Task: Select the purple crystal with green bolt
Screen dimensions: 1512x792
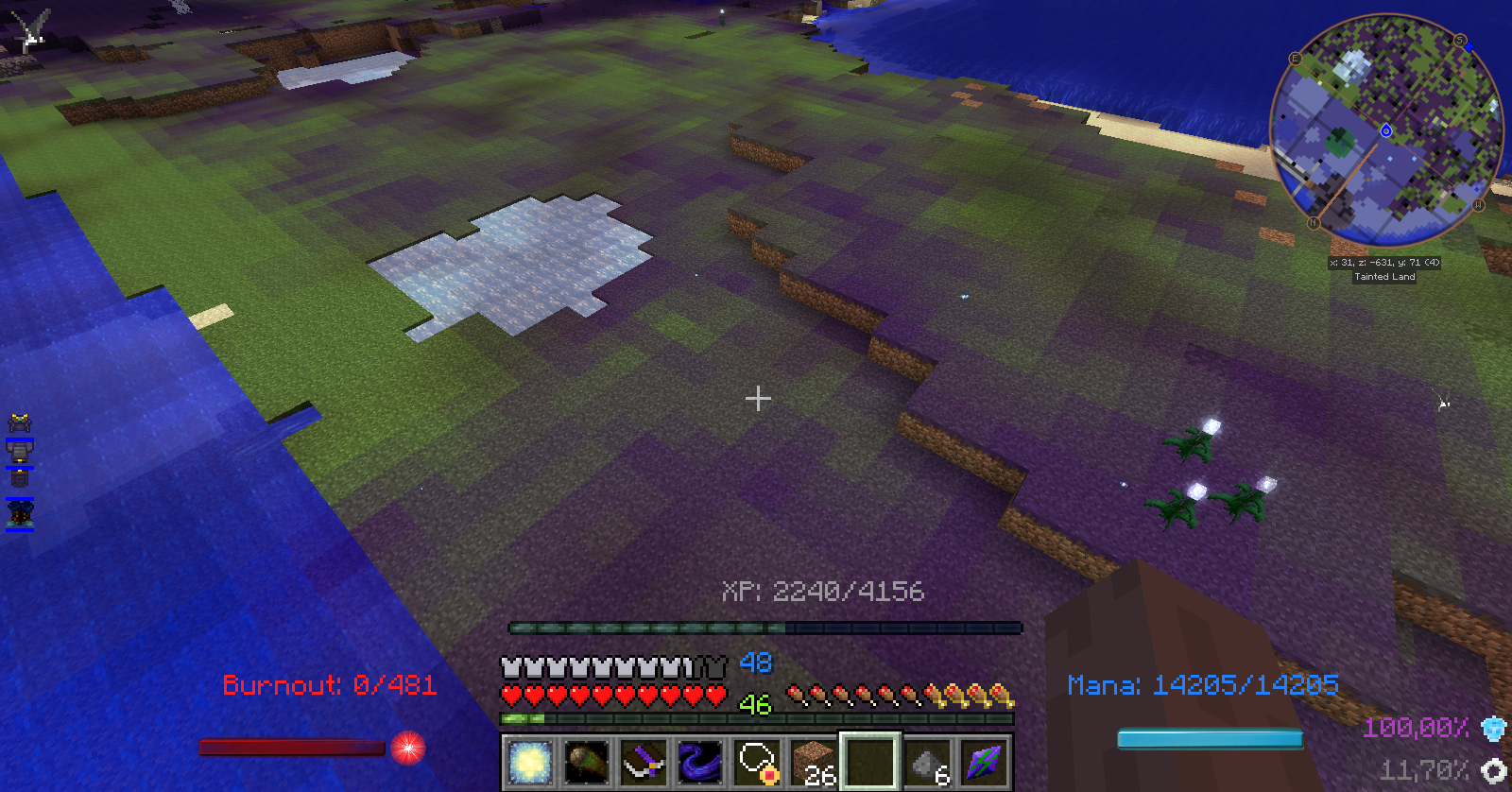Action: 985,762
